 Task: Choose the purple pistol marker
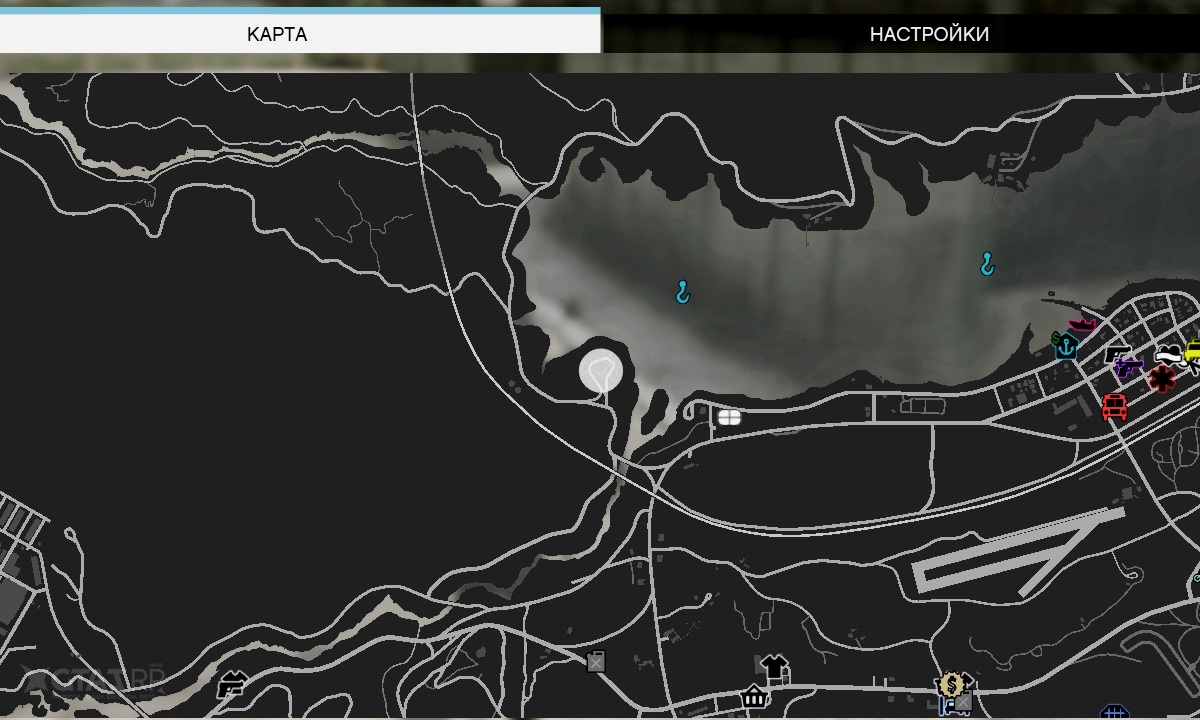point(1128,367)
